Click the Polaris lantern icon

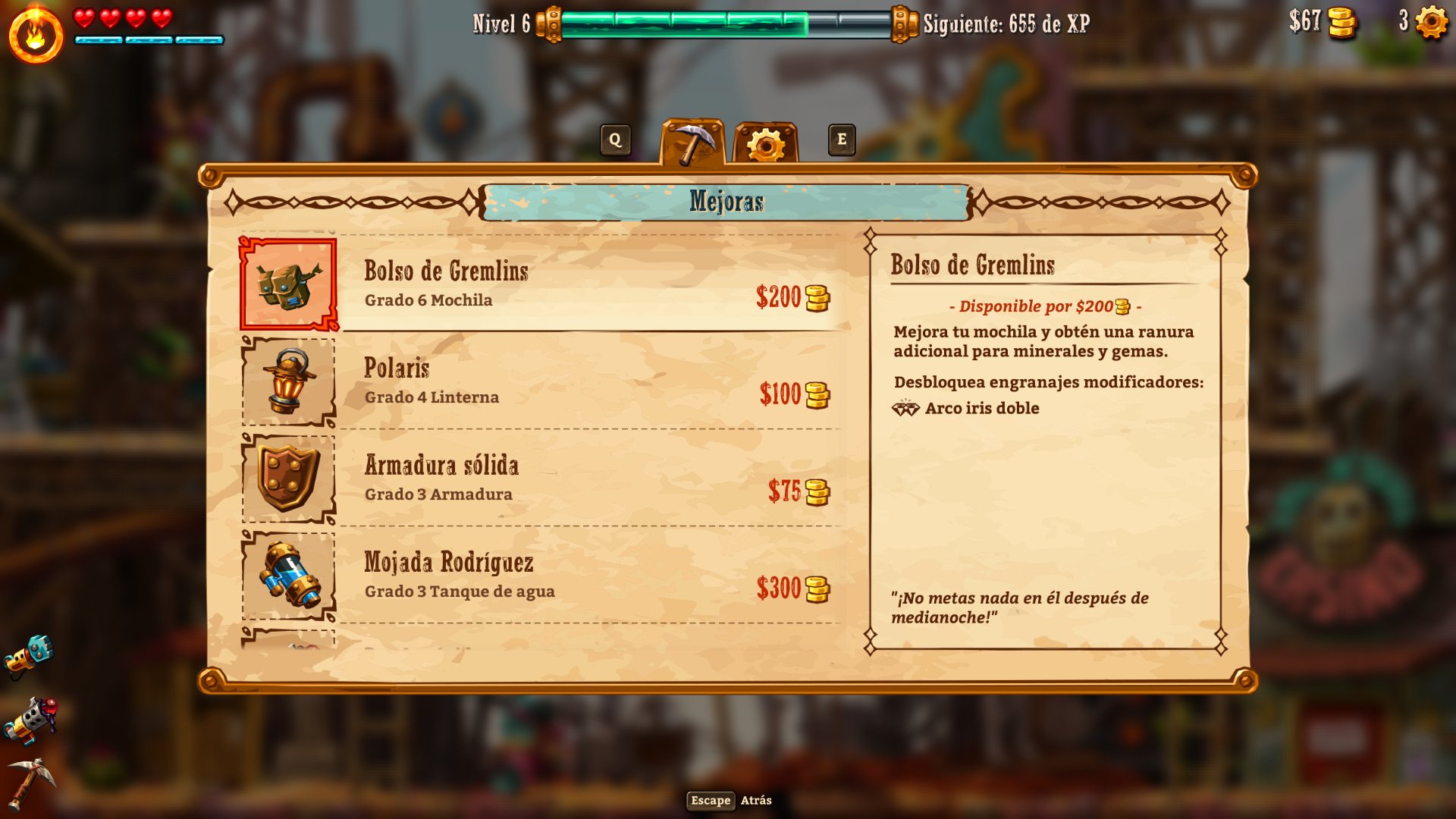[289, 383]
